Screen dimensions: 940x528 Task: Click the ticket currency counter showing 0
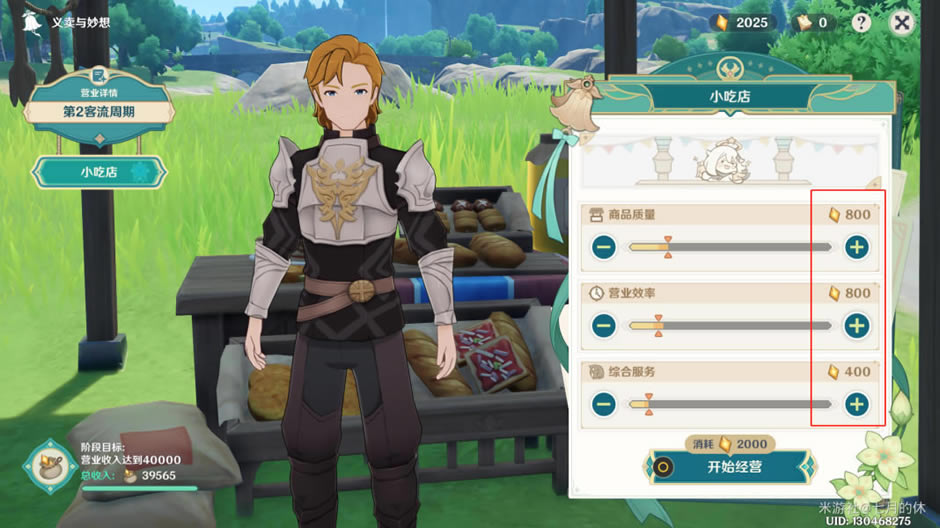coord(810,23)
